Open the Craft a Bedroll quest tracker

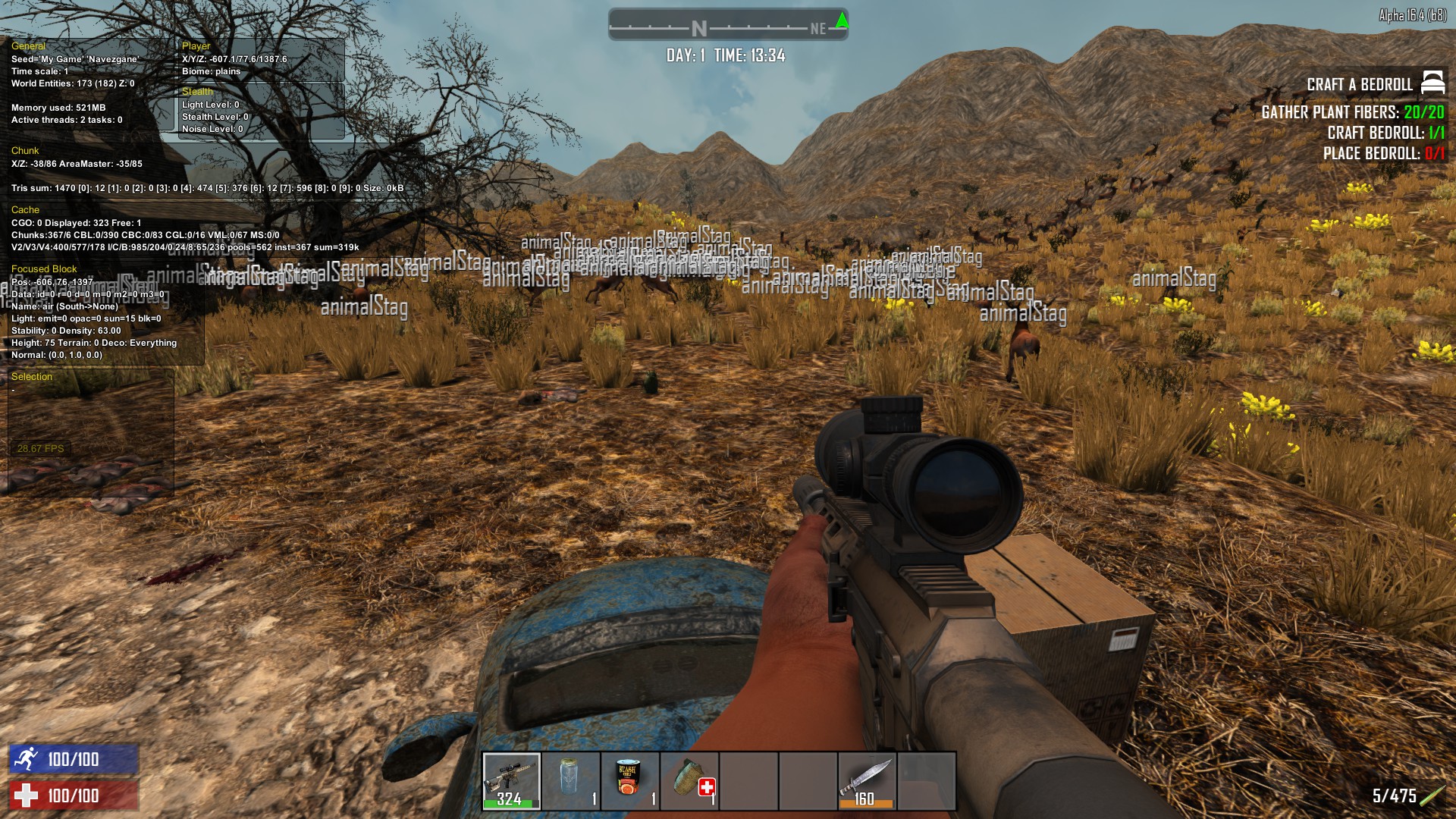[x=1359, y=84]
